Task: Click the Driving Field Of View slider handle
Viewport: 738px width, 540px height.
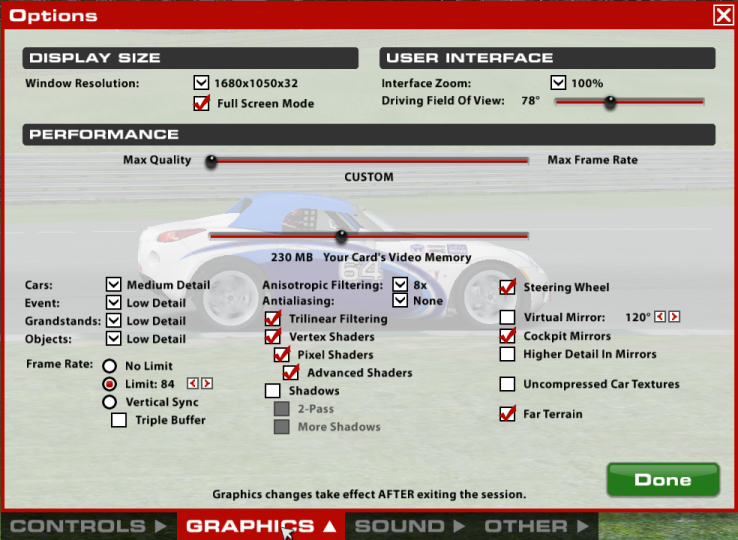Action: 609,101
